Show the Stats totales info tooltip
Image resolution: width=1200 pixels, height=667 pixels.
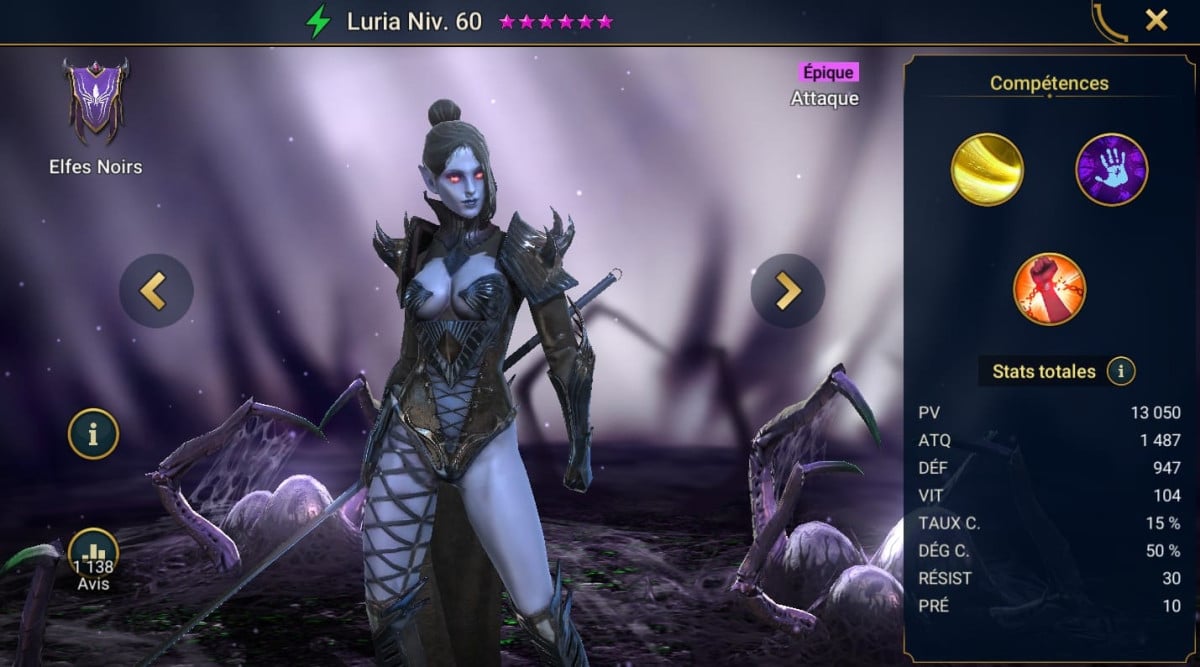tap(1121, 372)
